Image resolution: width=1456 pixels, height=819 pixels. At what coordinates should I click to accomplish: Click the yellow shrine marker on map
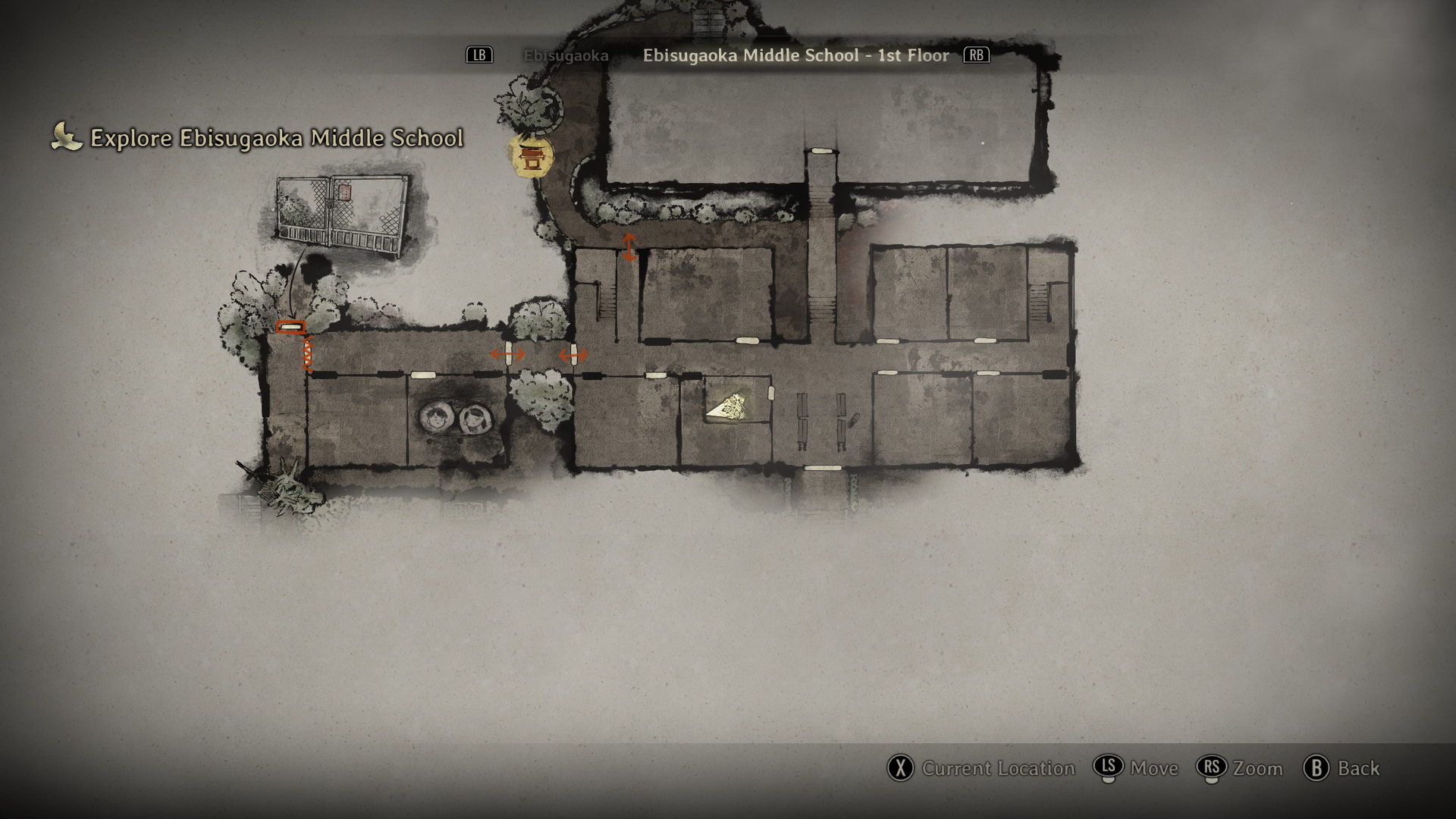[530, 157]
